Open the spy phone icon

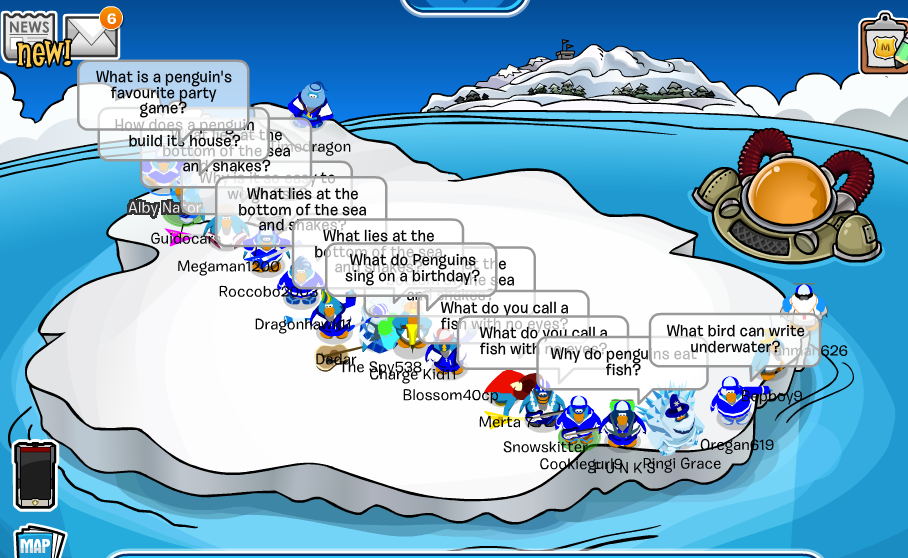[35, 475]
